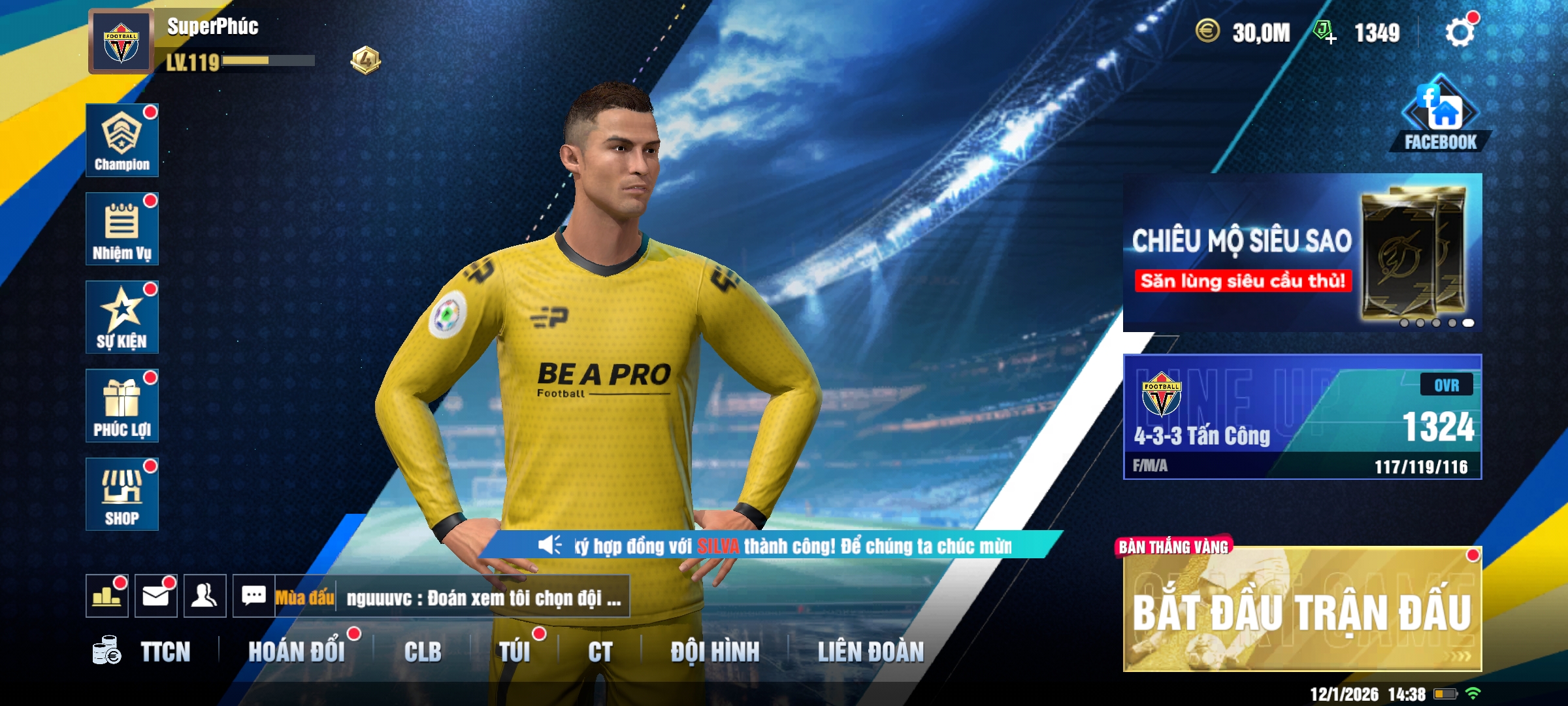Open the mail envelope icon
This screenshot has height=706, width=1568.
tap(156, 596)
